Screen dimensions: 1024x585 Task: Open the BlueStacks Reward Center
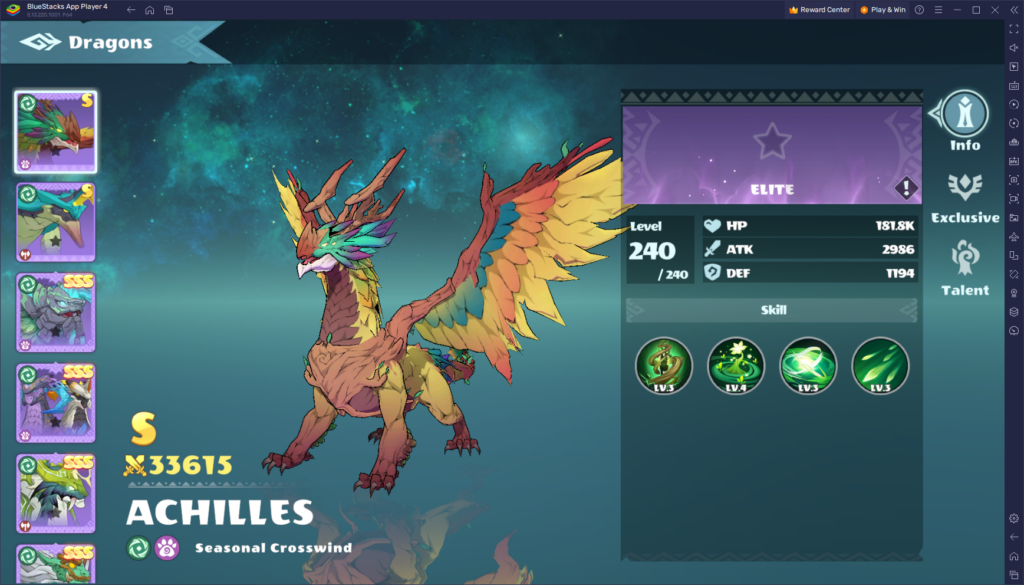[819, 9]
